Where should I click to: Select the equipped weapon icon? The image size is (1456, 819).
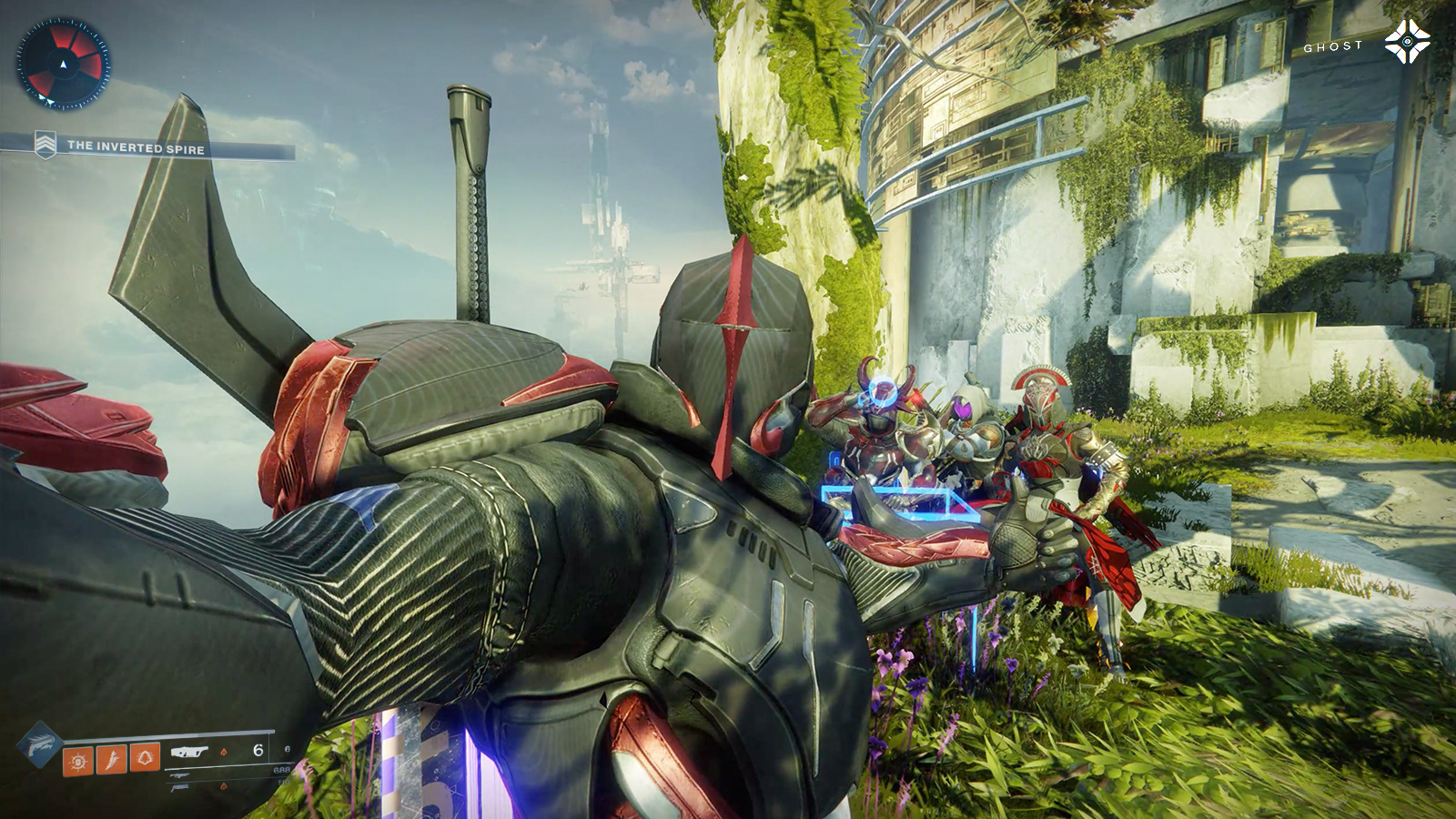190,752
